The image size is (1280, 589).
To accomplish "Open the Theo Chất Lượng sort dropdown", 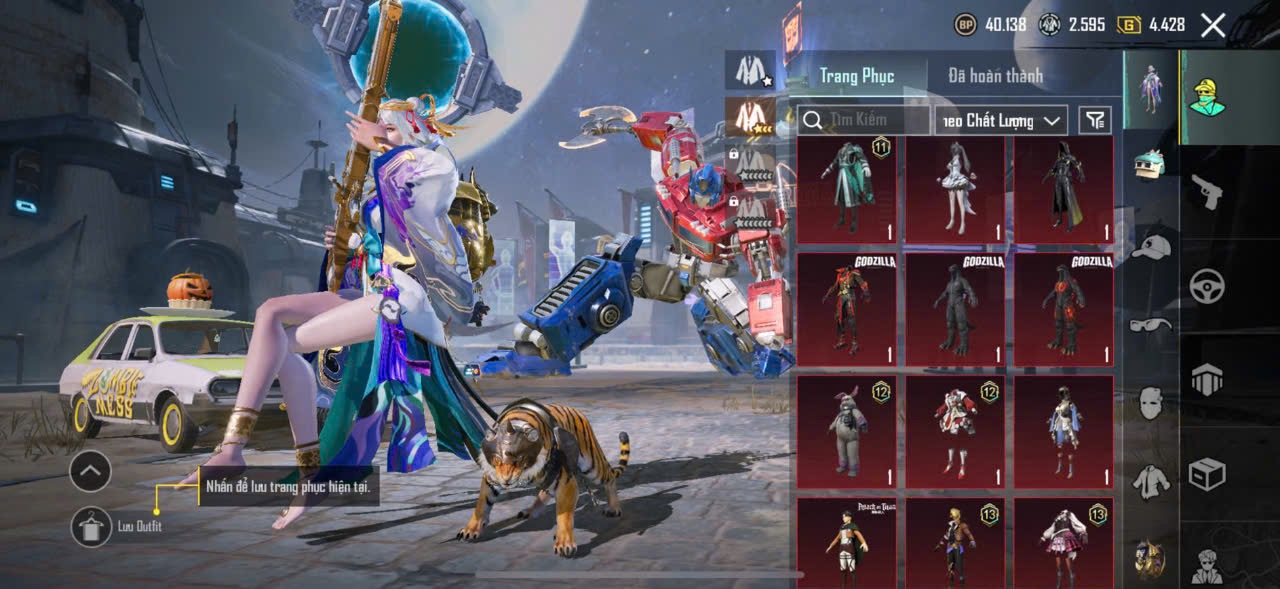I will point(1001,120).
